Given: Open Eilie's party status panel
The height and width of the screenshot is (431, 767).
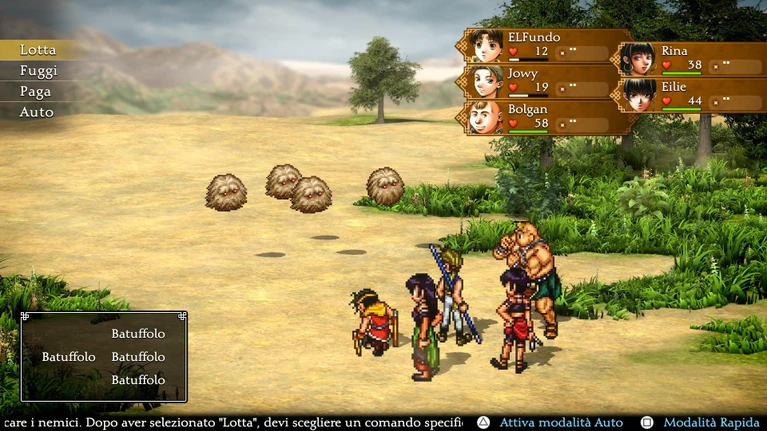Looking at the screenshot, I should tap(692, 95).
